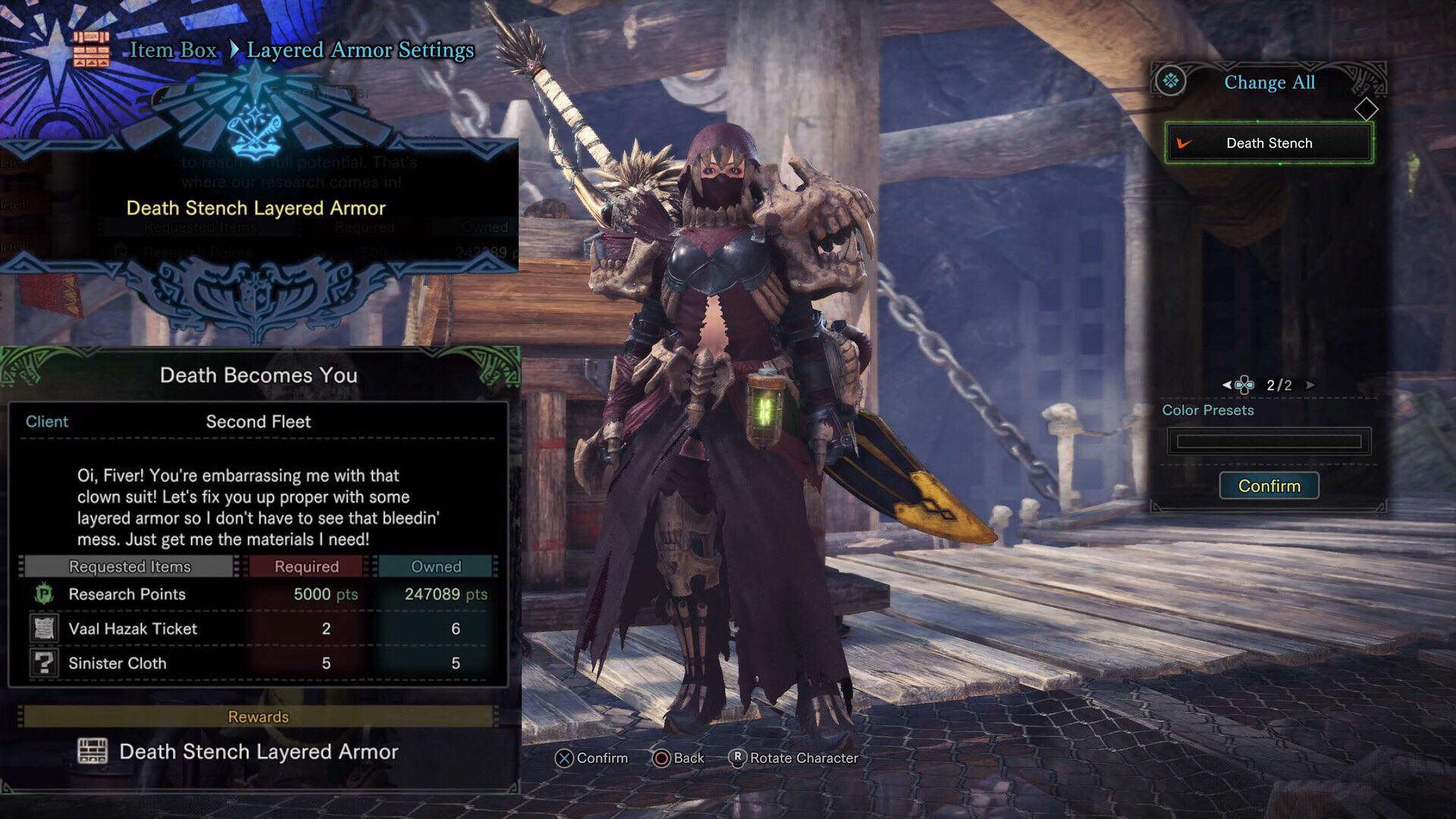
Task: Go to the next armor page arrow
Action: click(1310, 385)
